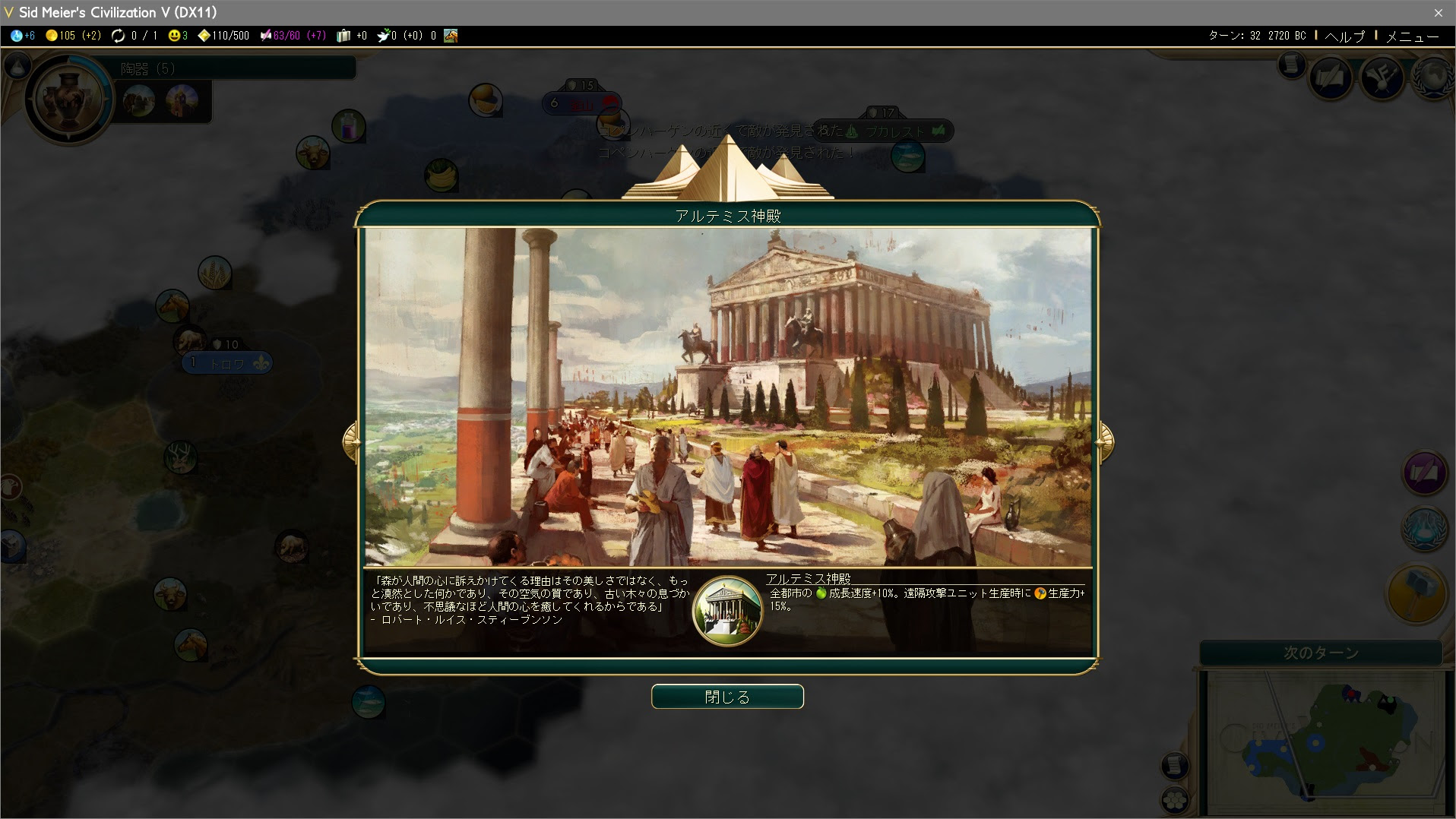Open the diplomacy overview laurel globe icon
This screenshot has height=819, width=1456.
[x=1433, y=79]
